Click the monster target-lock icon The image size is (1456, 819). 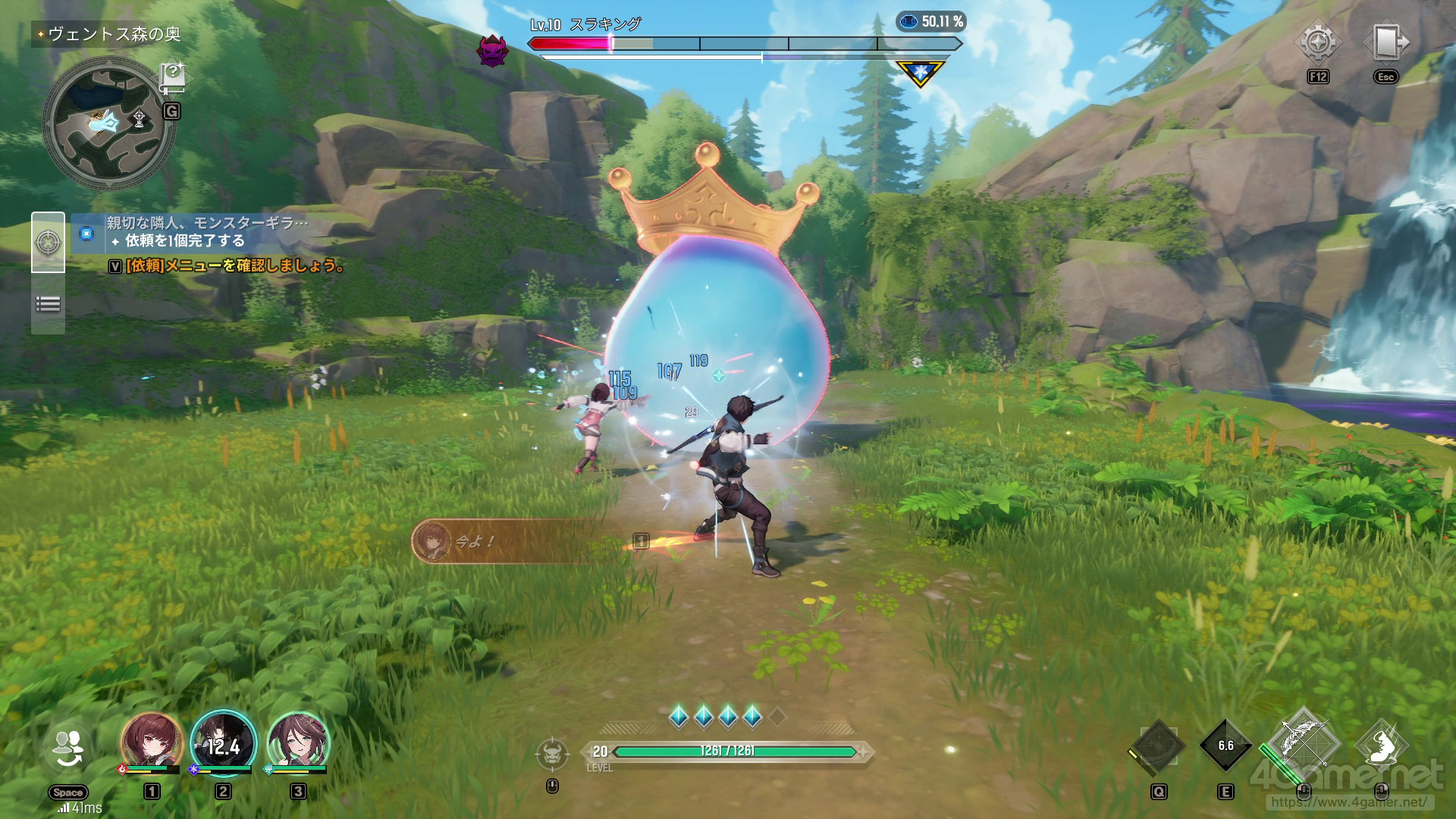click(x=552, y=754)
